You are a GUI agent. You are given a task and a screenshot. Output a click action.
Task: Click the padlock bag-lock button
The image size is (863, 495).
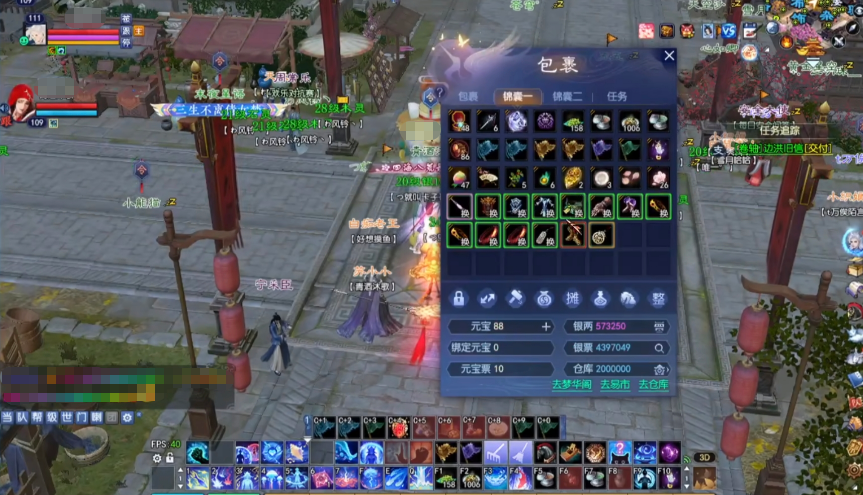[459, 297]
